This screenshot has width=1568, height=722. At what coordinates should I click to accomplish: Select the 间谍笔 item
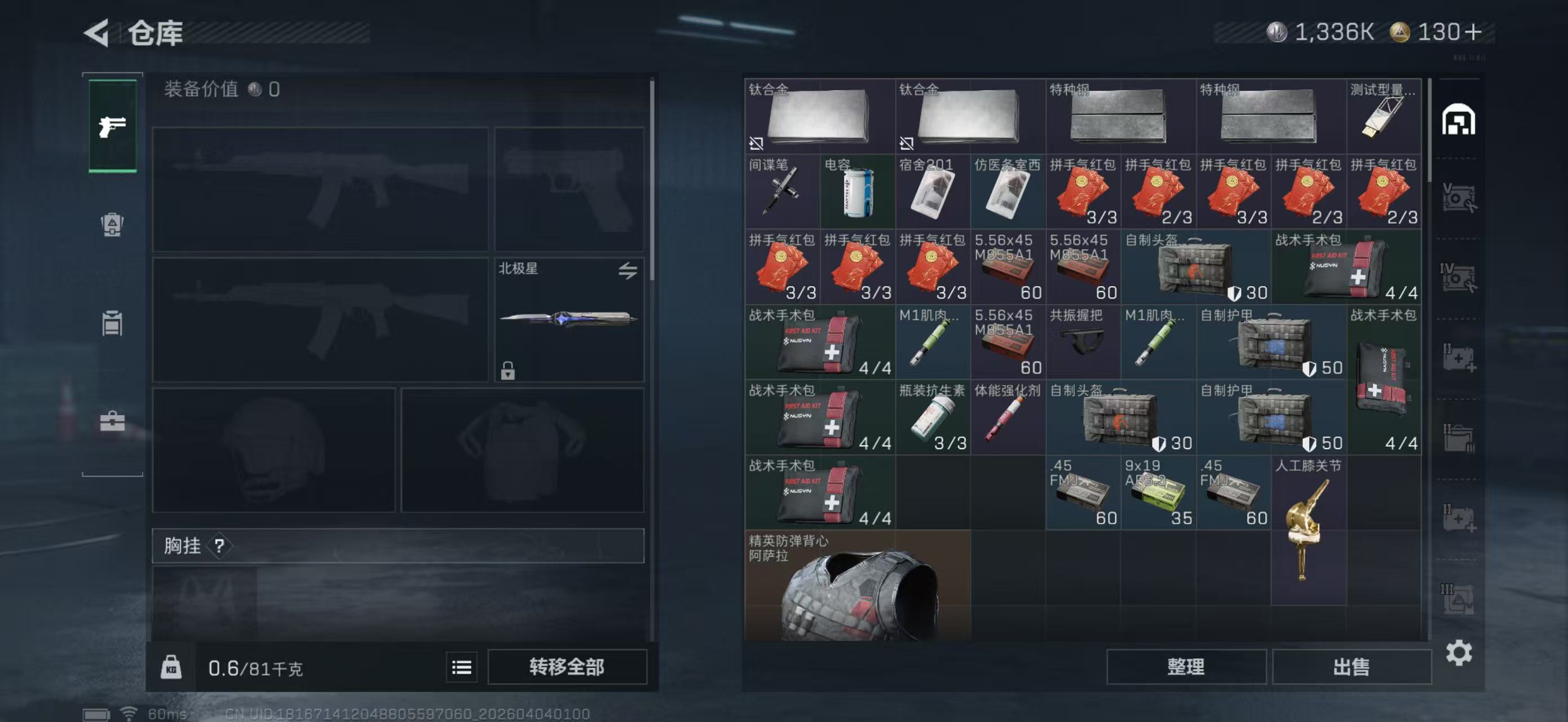[782, 192]
